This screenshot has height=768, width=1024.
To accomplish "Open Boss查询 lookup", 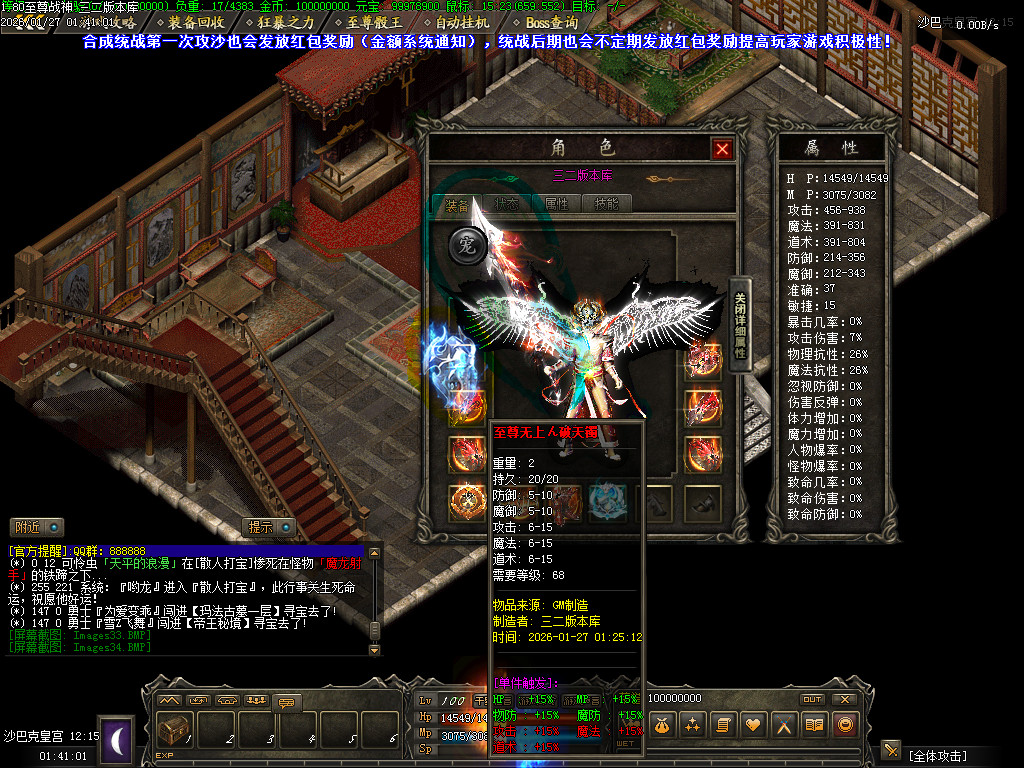I will point(551,22).
